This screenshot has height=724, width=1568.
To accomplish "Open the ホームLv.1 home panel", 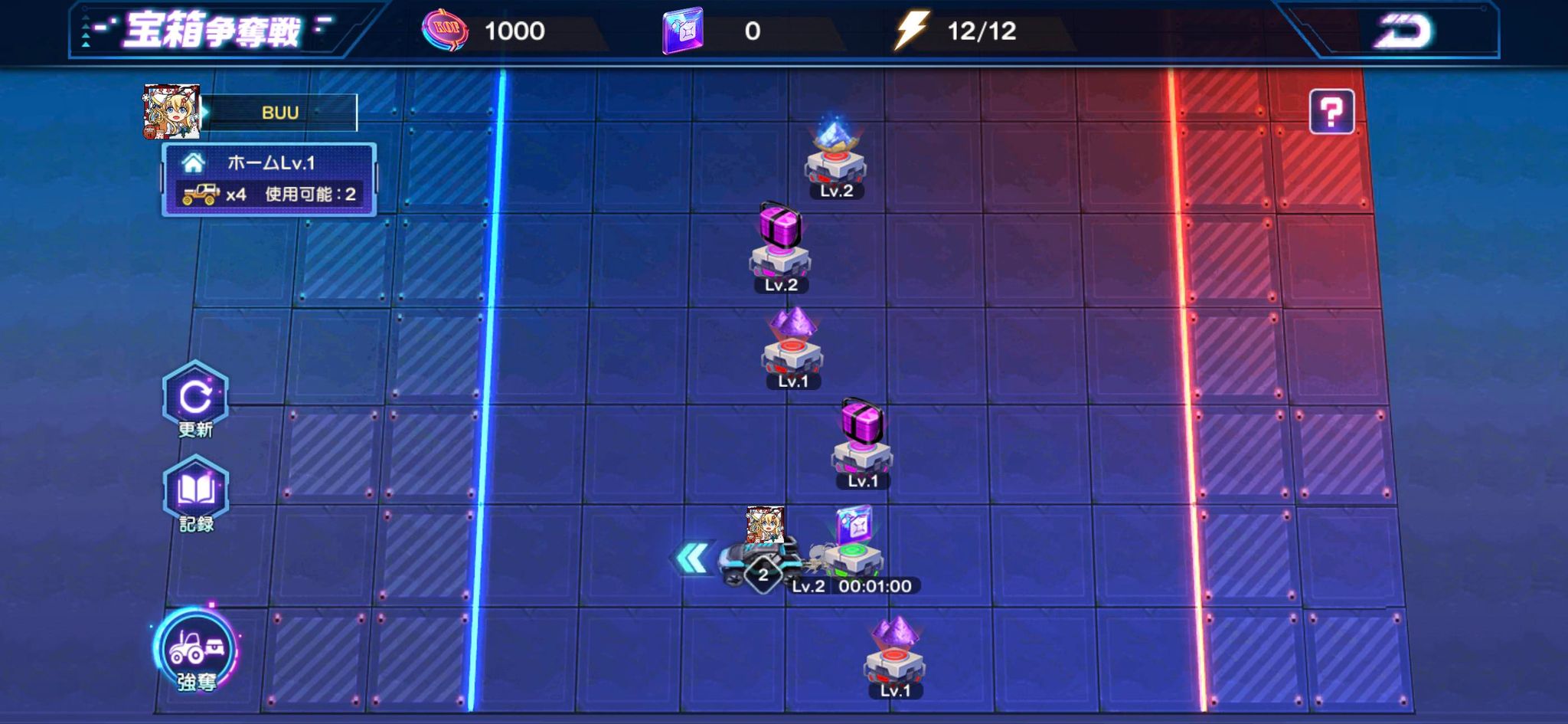I will 269,179.
